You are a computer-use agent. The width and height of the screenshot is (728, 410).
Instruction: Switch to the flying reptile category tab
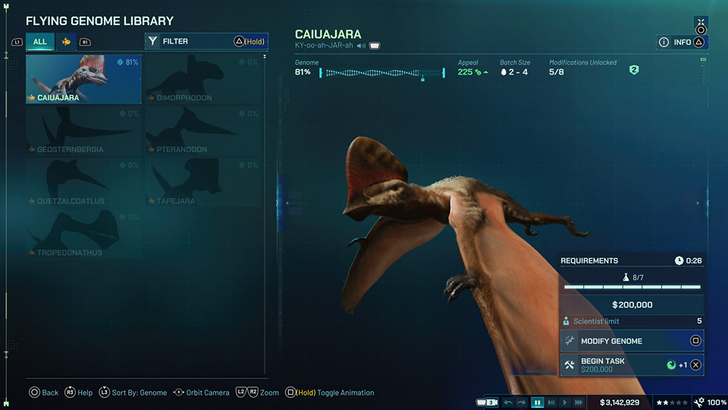coord(66,42)
